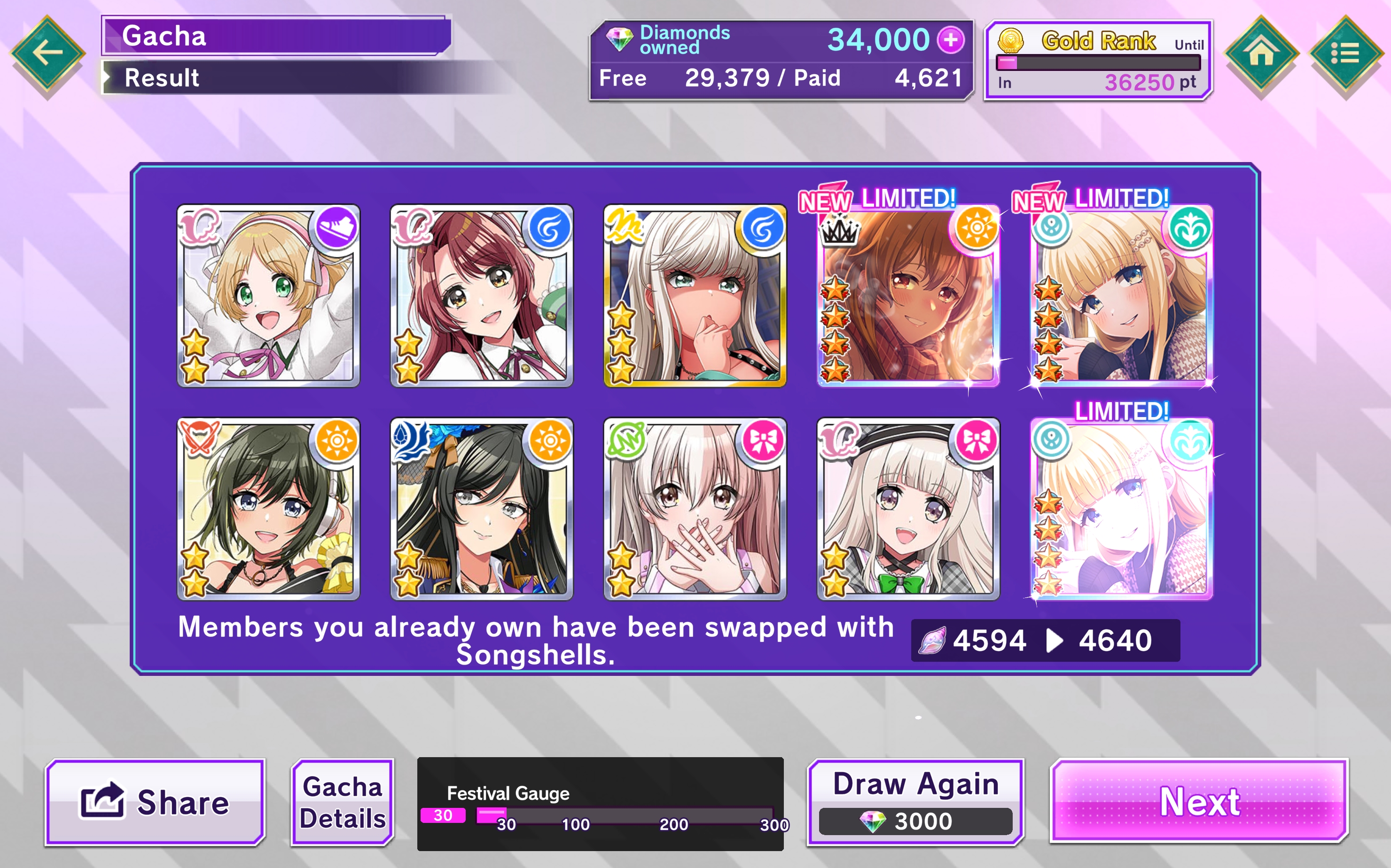Select the red-haired girl card

point(481,295)
